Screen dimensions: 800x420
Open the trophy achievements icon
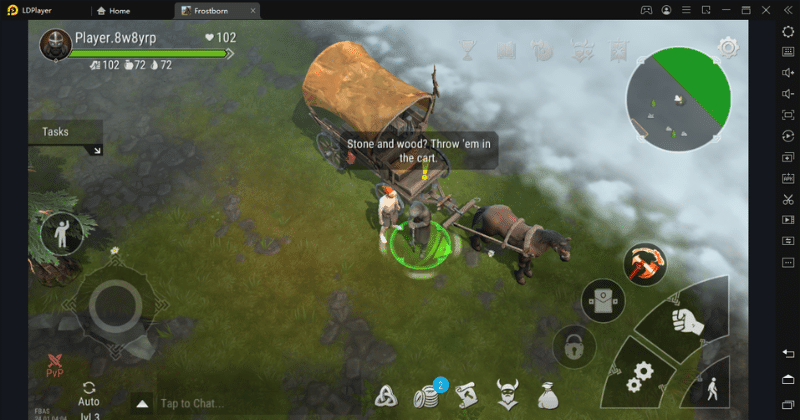coord(467,49)
